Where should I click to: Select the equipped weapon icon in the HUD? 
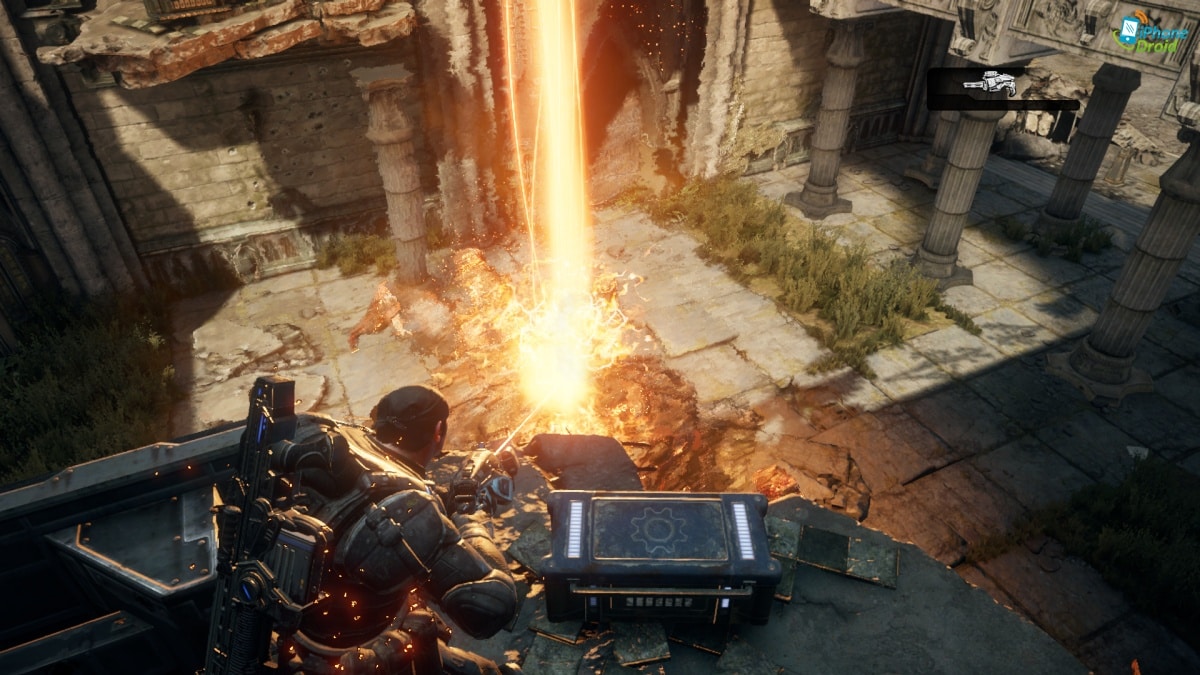pyautogui.click(x=989, y=85)
